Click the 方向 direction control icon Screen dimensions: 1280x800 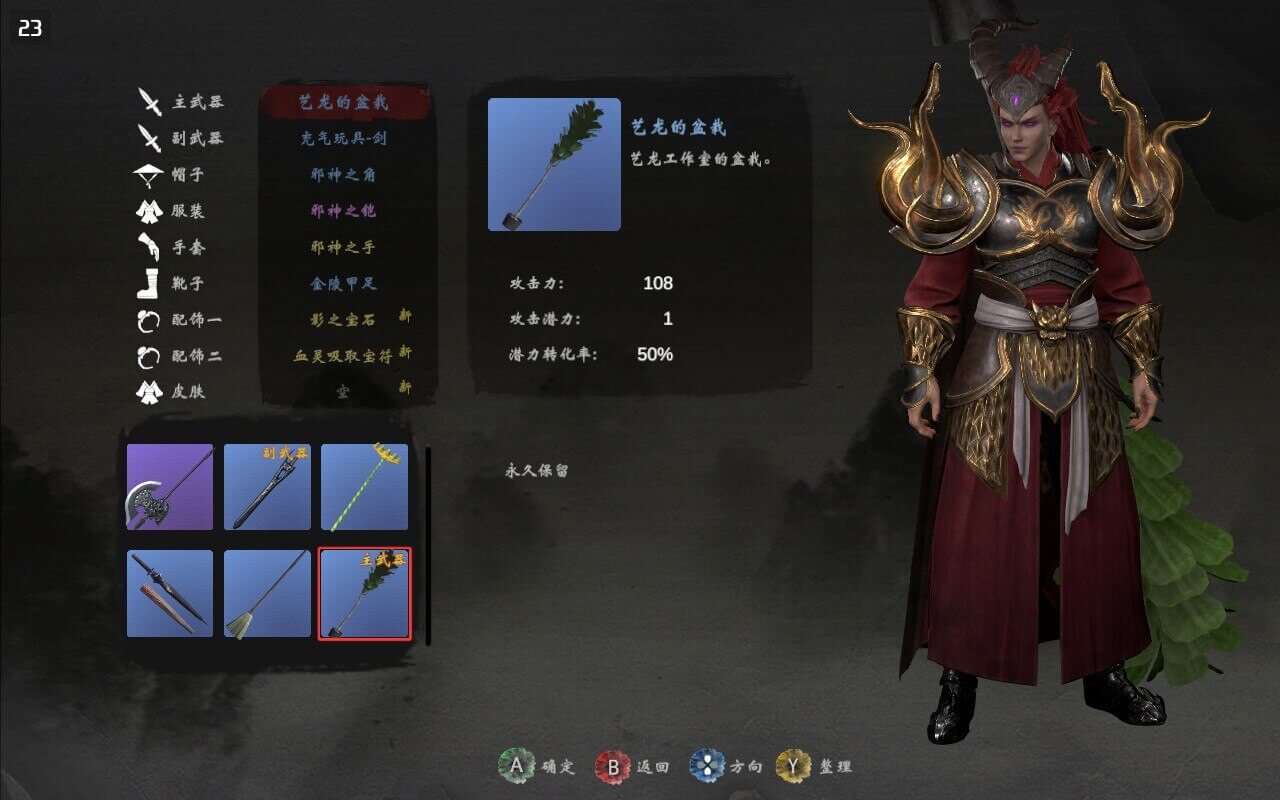pyautogui.click(x=707, y=764)
